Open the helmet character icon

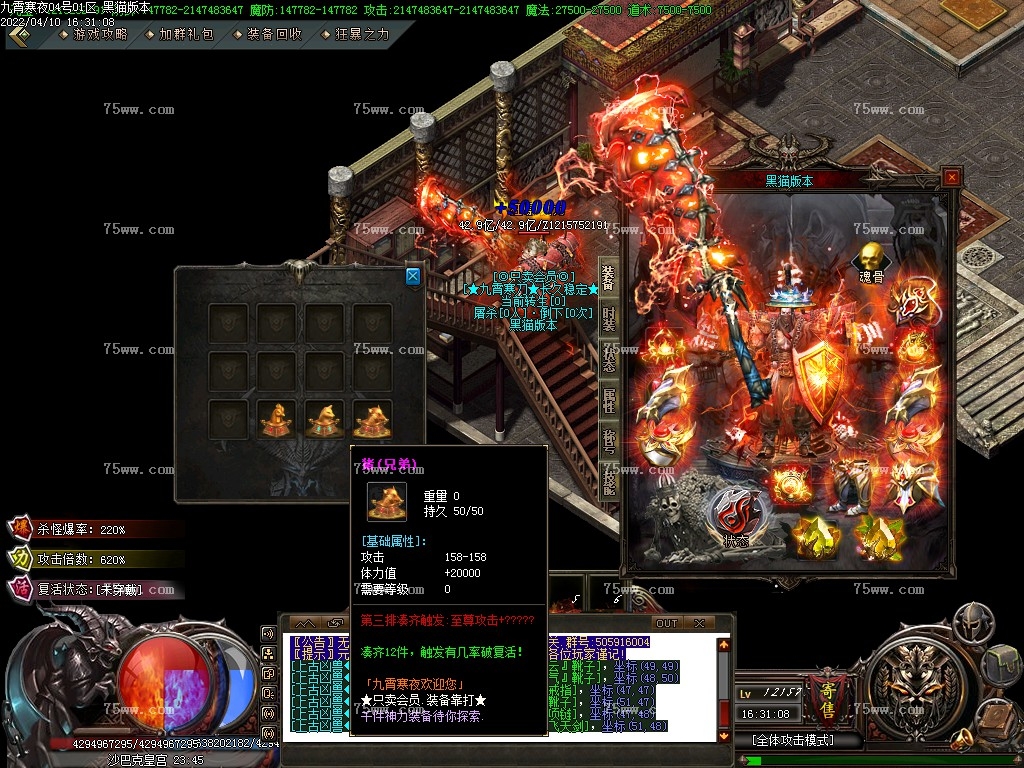point(973,621)
